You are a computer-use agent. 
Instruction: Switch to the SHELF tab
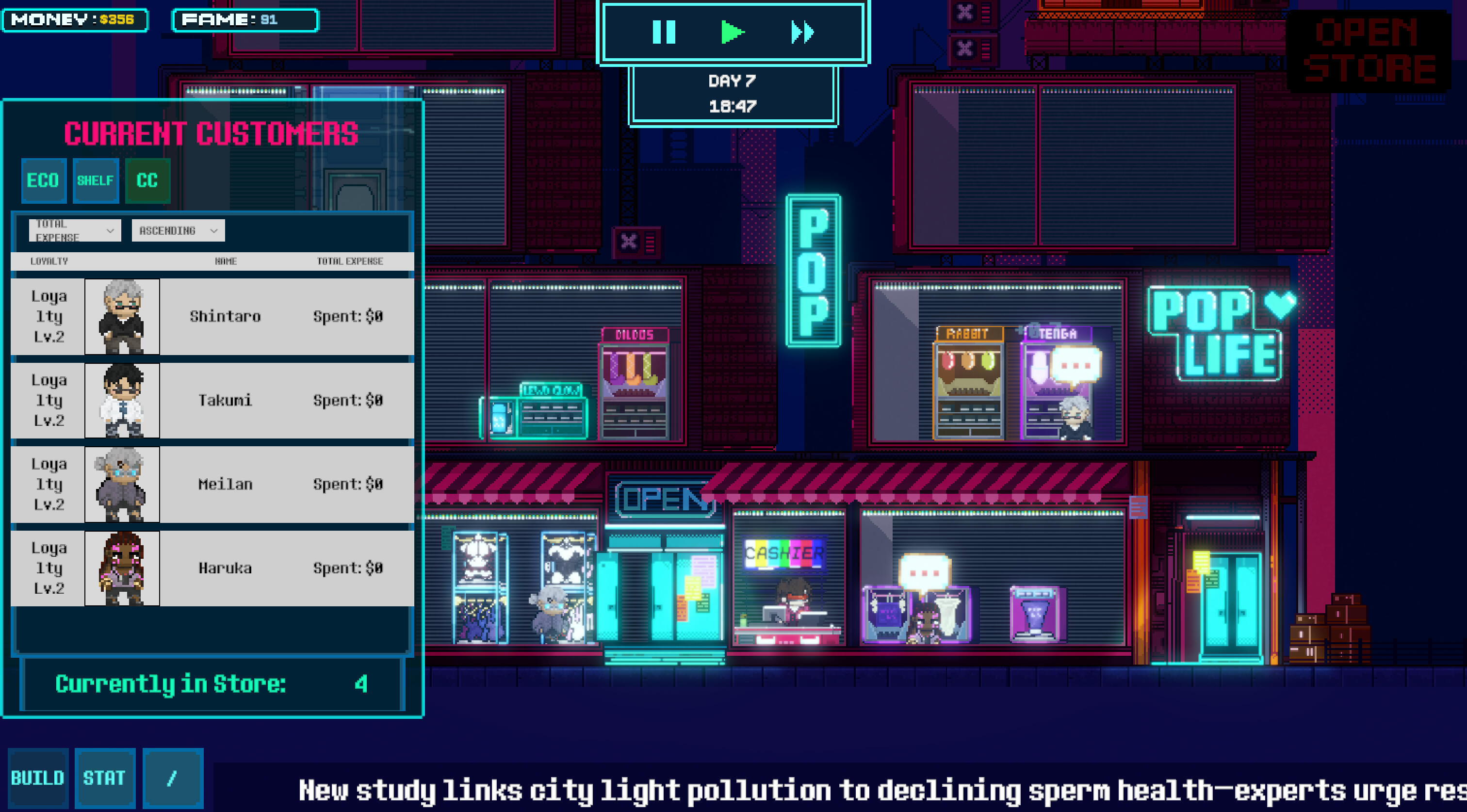[95, 180]
